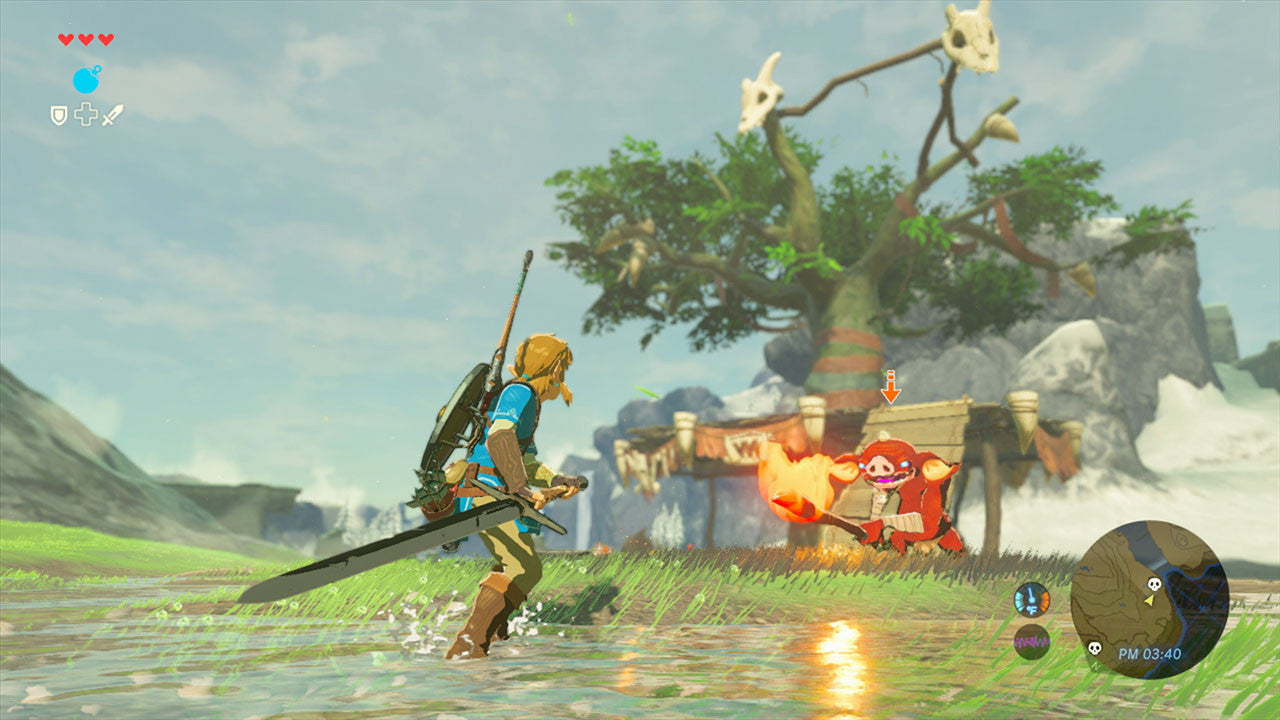1280x720 pixels.
Task: Click the PM 03:40 time display
Action: click(1149, 653)
